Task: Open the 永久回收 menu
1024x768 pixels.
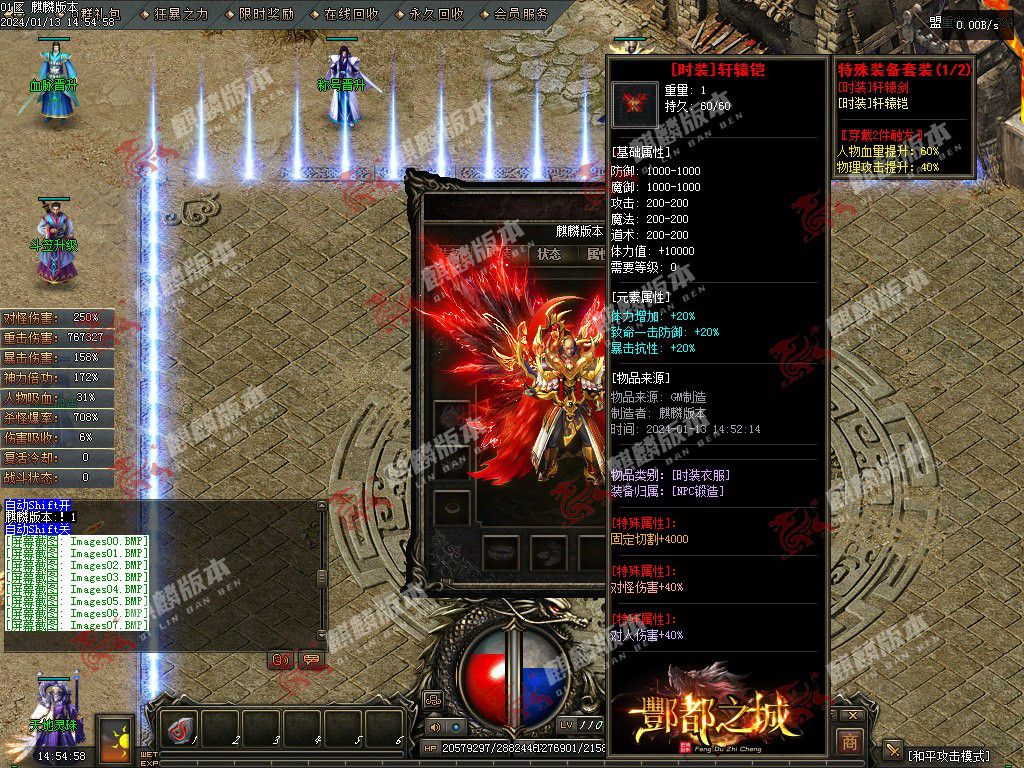Action: (435, 14)
